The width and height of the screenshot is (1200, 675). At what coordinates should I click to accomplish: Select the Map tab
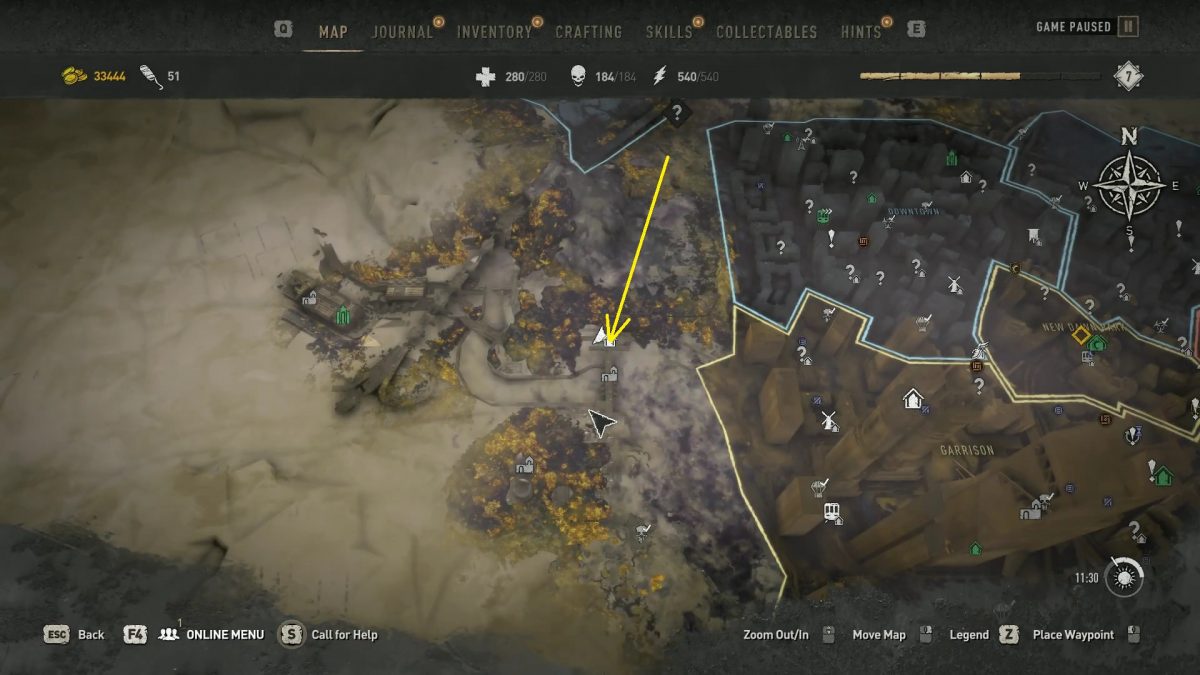tap(333, 32)
